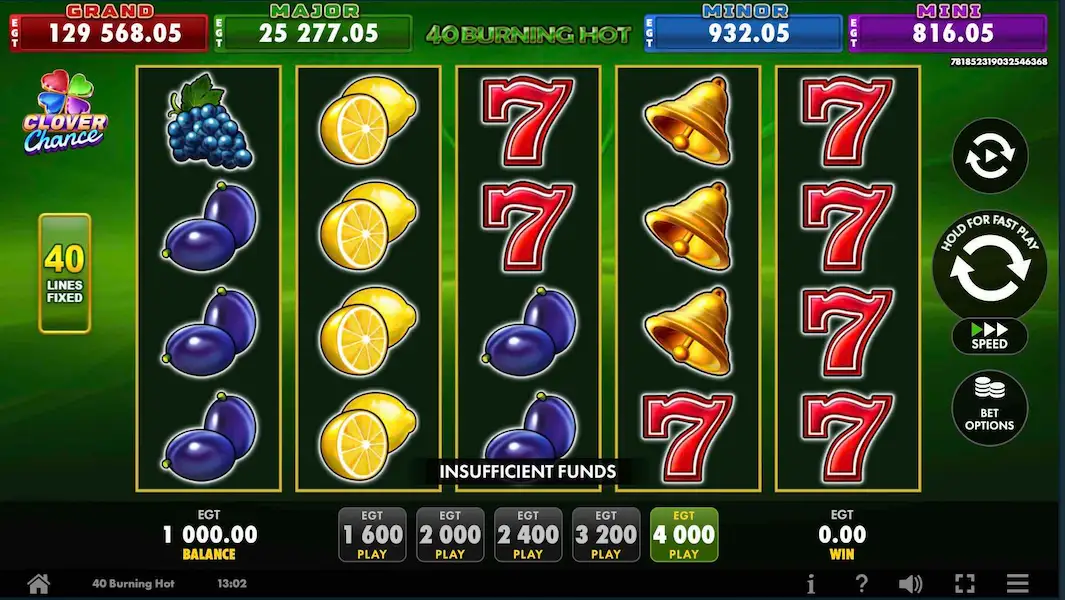Click the 40 Lines Fixed panel
The image size is (1065, 600).
point(65,273)
